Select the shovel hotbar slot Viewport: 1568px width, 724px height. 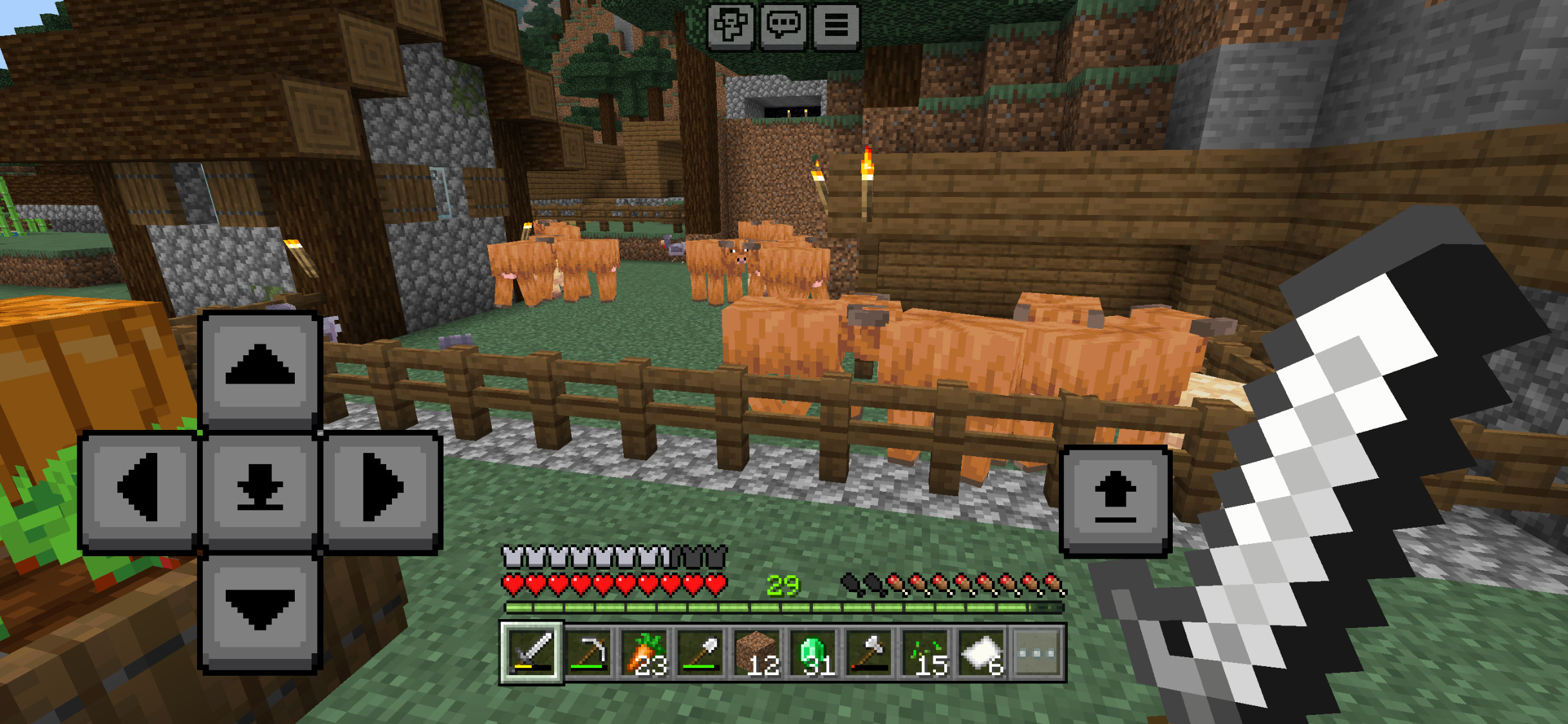pos(701,653)
